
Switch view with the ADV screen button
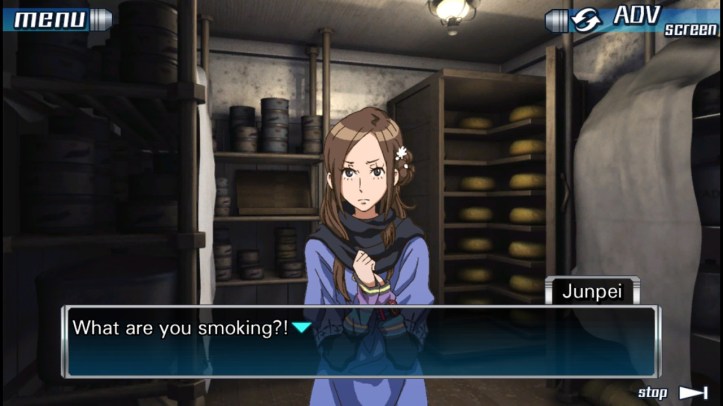pos(634,20)
